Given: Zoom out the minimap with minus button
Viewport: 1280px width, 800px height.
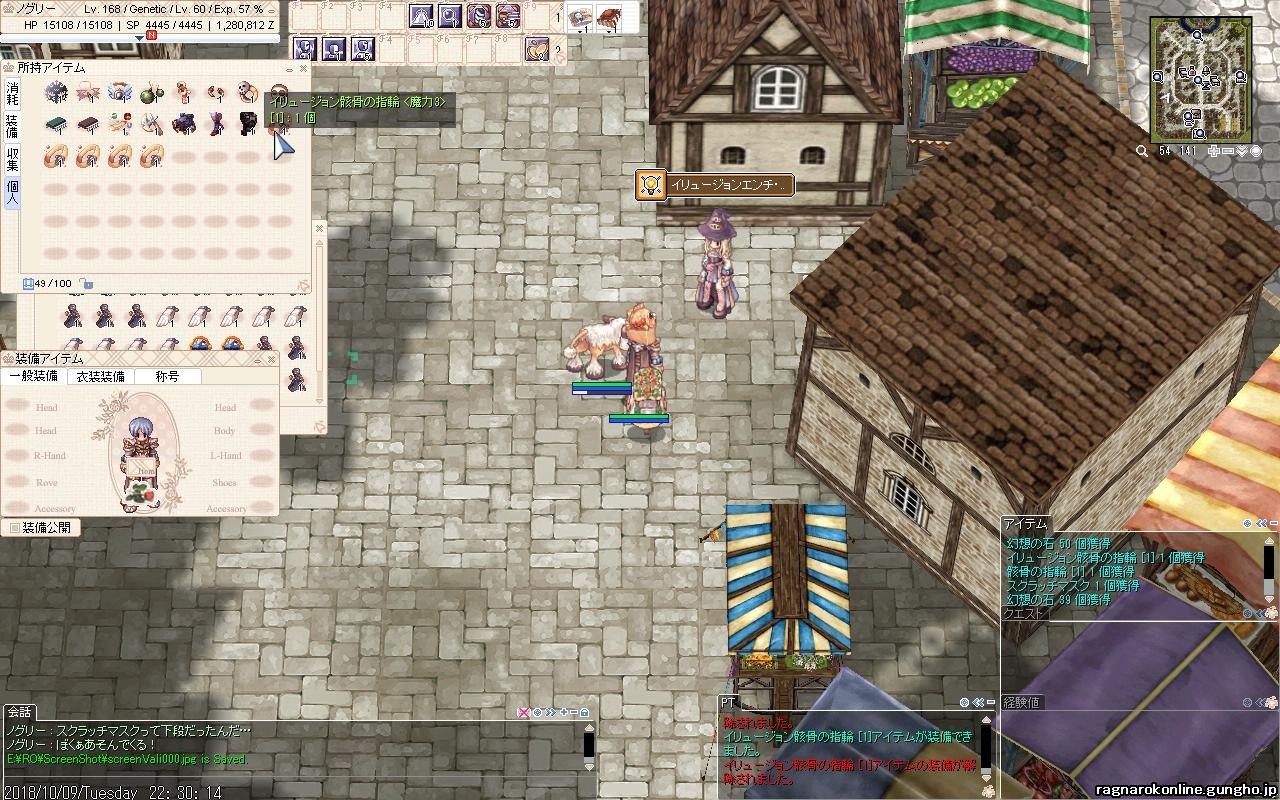Looking at the screenshot, I should click(x=1228, y=151).
